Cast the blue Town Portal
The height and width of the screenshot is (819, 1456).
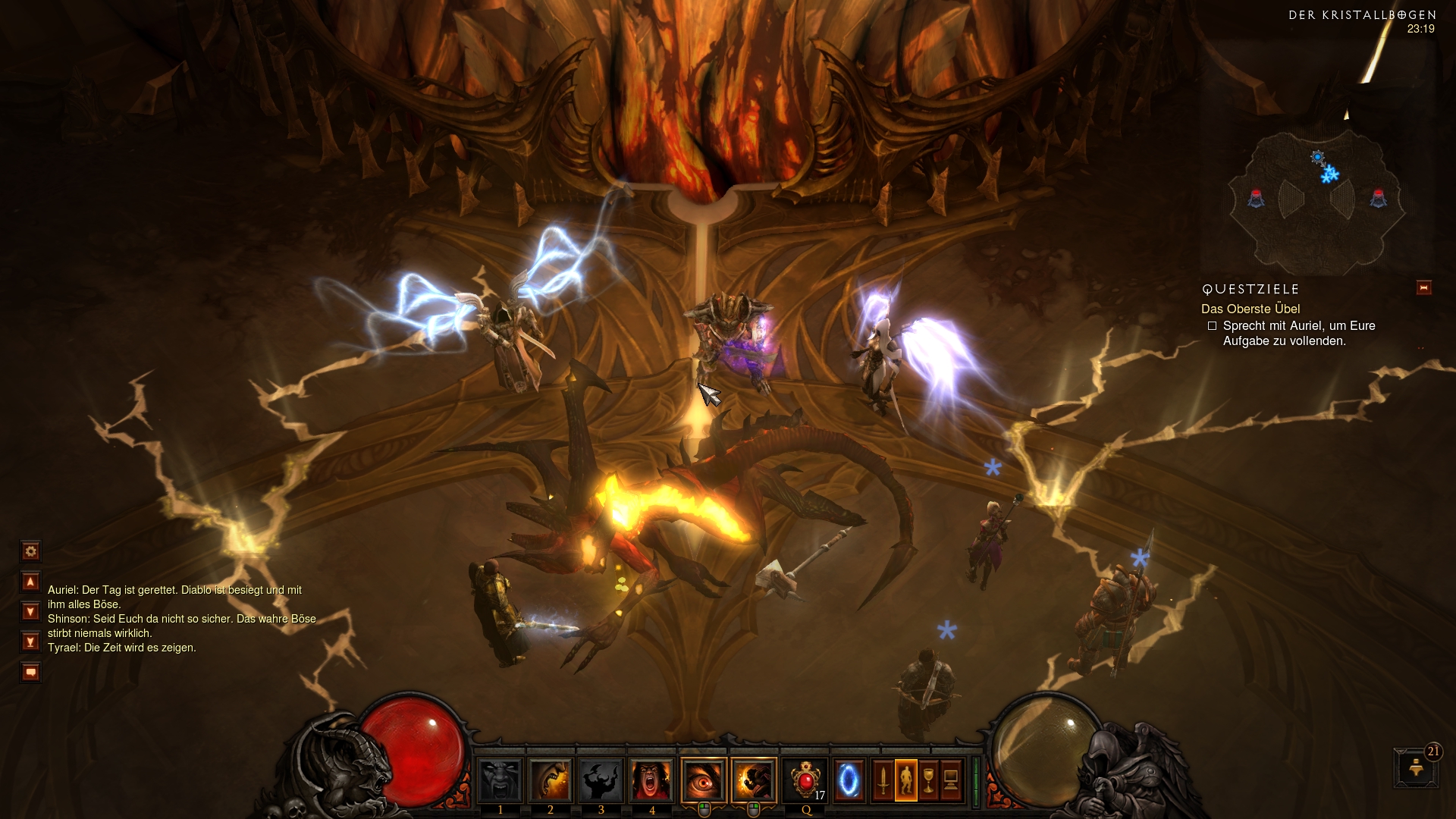[849, 780]
